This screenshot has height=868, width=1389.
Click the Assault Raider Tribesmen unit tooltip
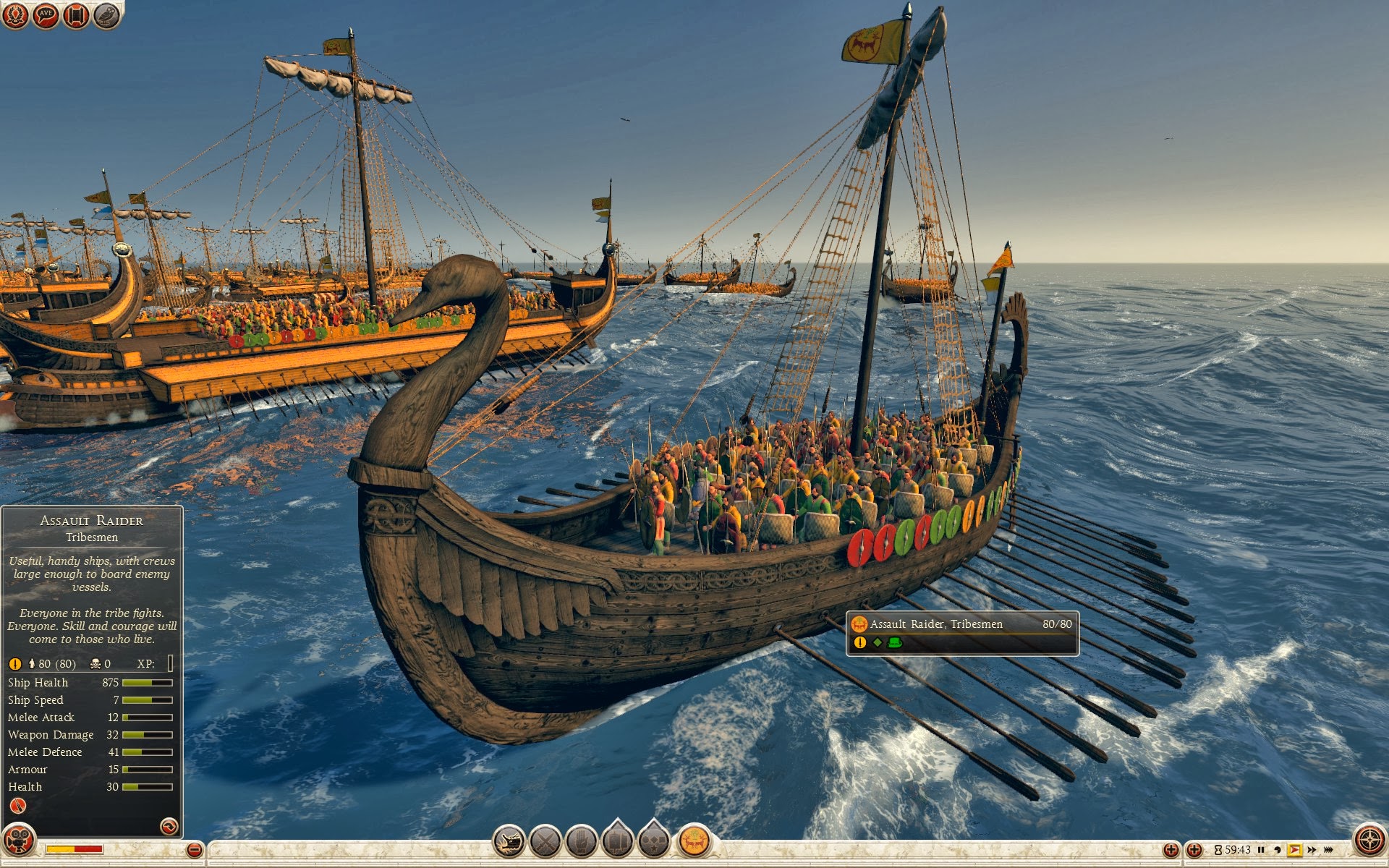(x=962, y=633)
